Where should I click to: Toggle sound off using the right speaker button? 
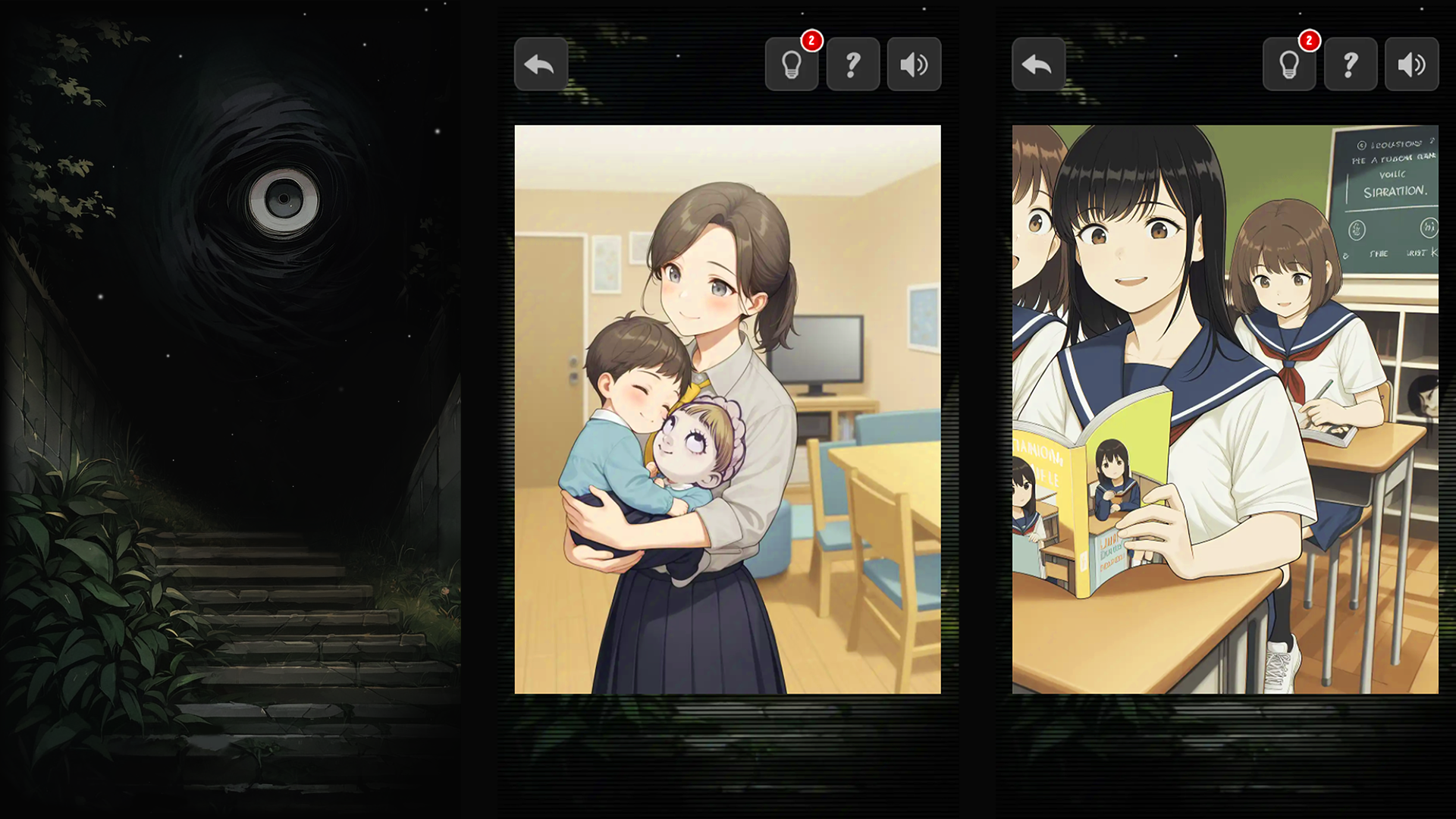point(1410,64)
